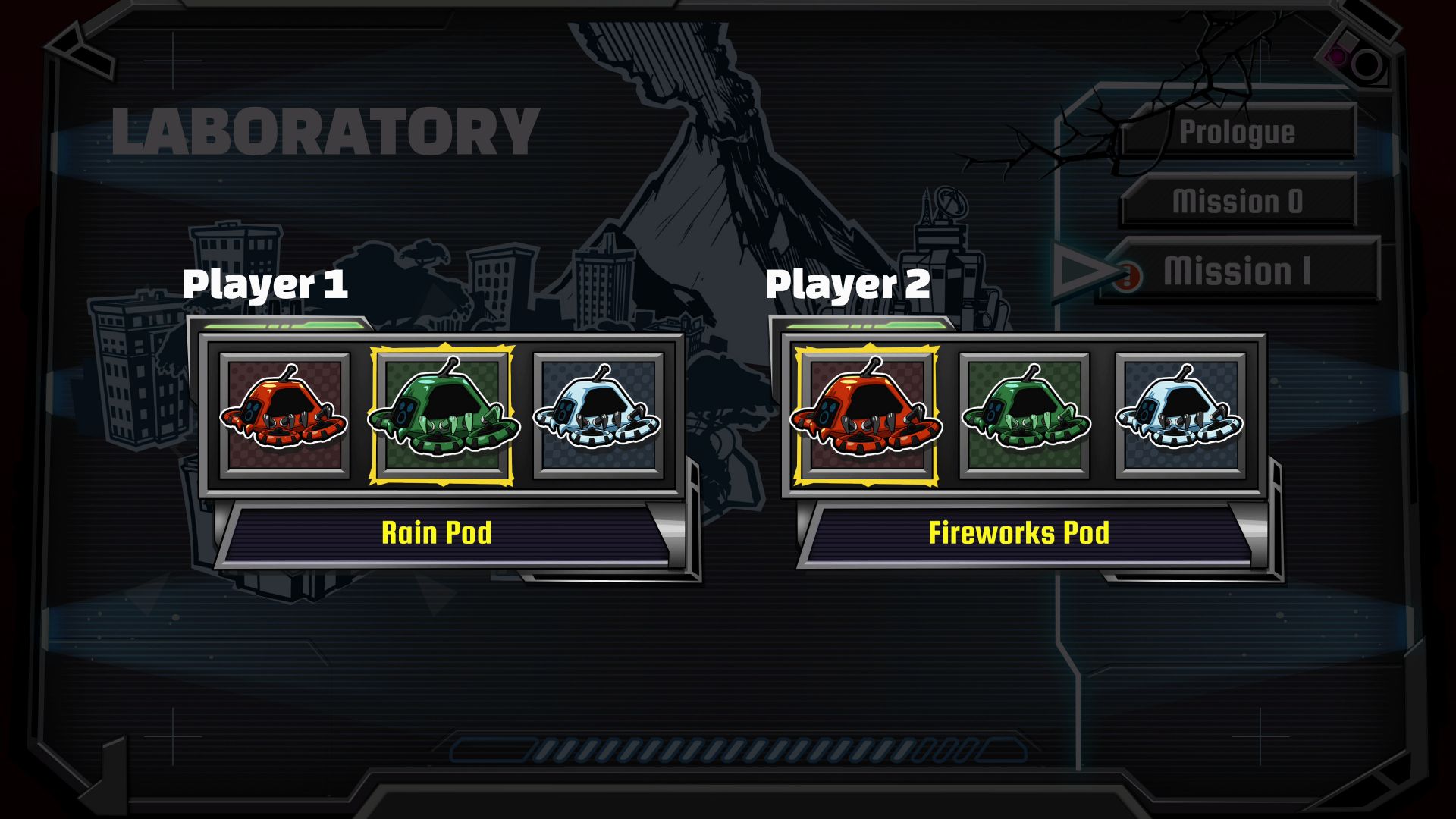Screen dimensions: 1456x819
Task: Select Mission 0 from the list
Action: (x=1238, y=201)
